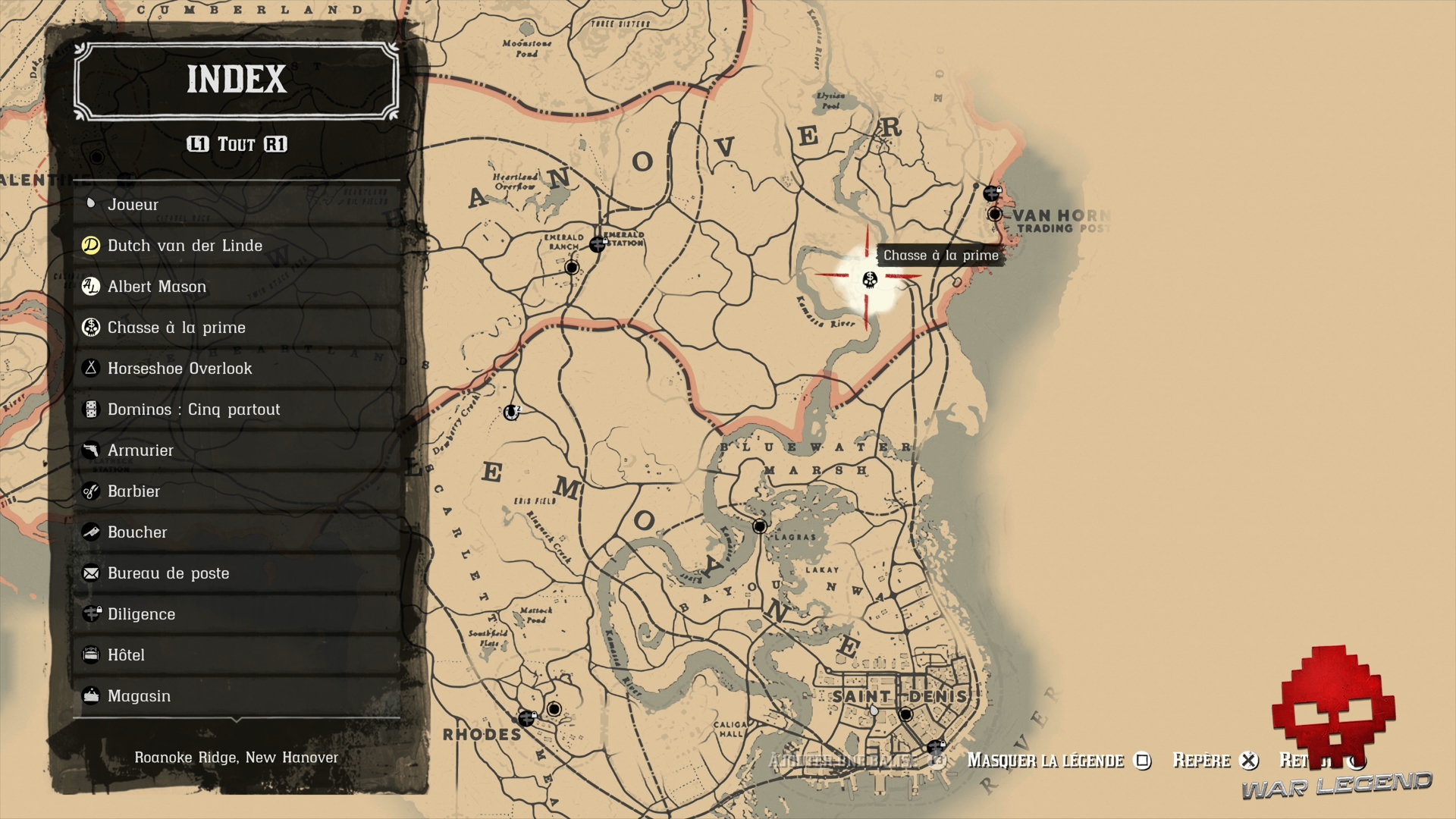This screenshot has width=1456, height=819.
Task: Select the Joueur player icon
Action: click(91, 203)
